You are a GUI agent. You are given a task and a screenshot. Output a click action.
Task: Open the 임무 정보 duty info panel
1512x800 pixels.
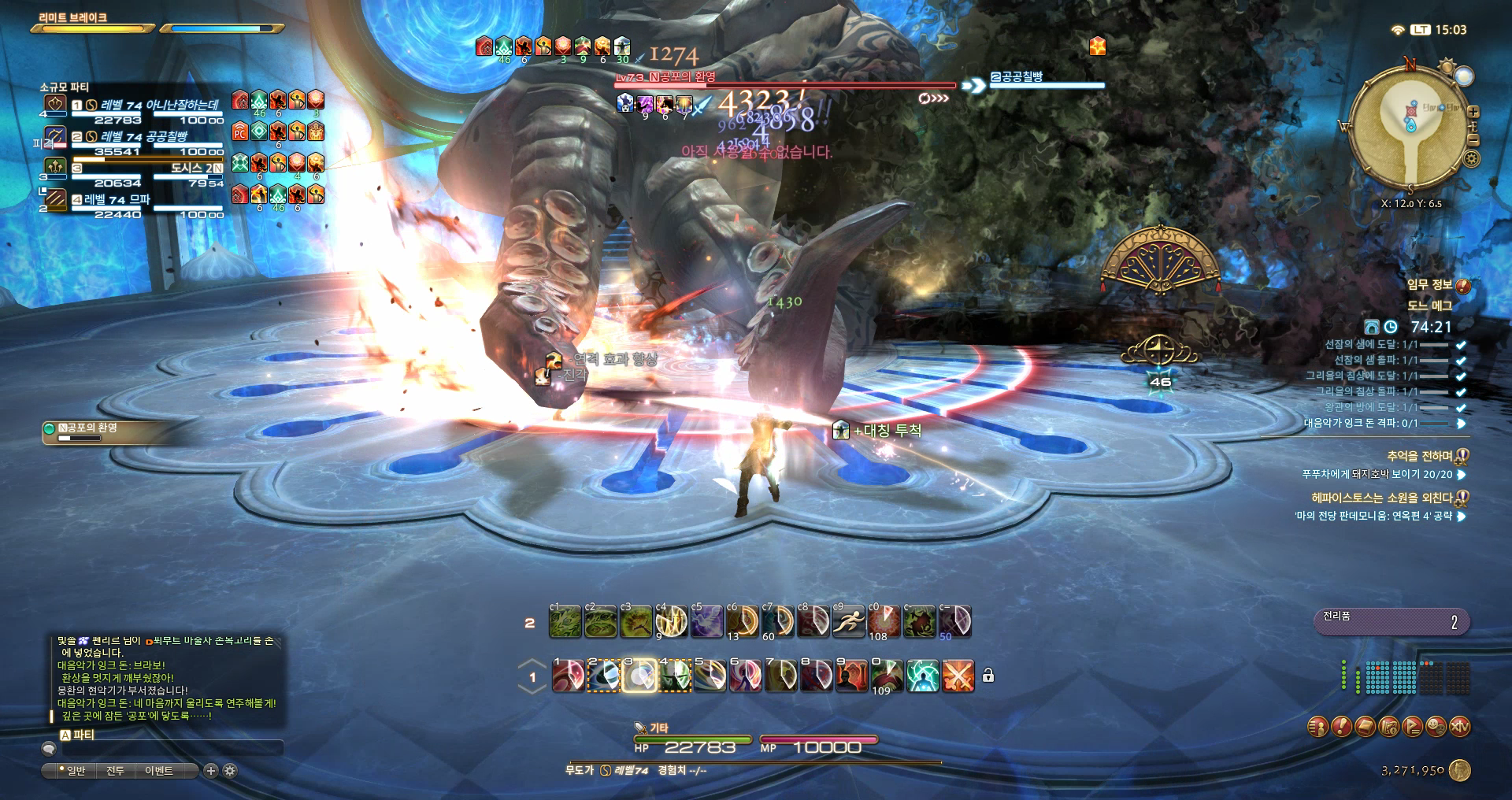point(1429,285)
